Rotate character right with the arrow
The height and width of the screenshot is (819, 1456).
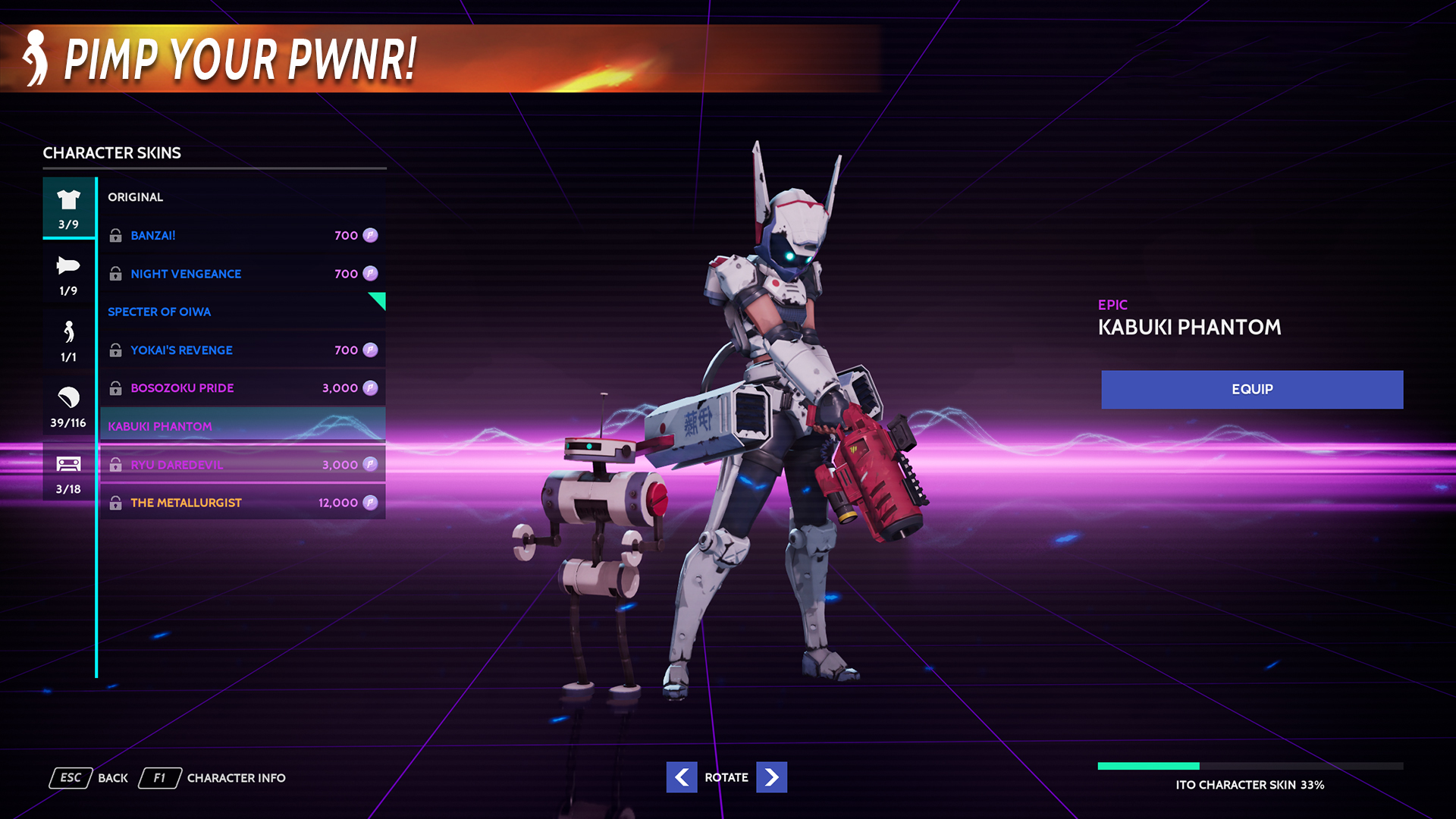pos(771,777)
